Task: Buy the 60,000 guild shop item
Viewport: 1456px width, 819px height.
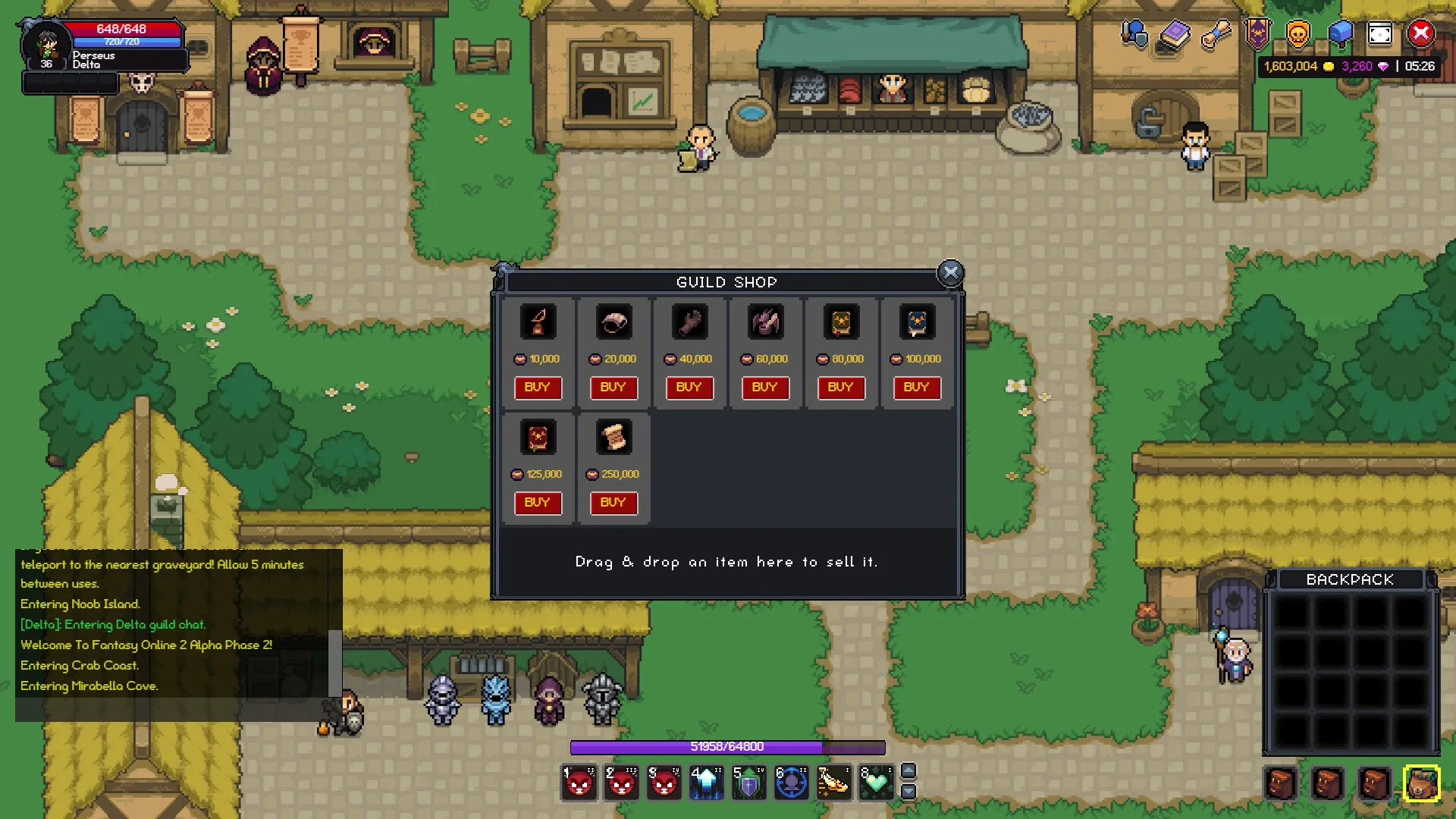Action: pos(764,388)
